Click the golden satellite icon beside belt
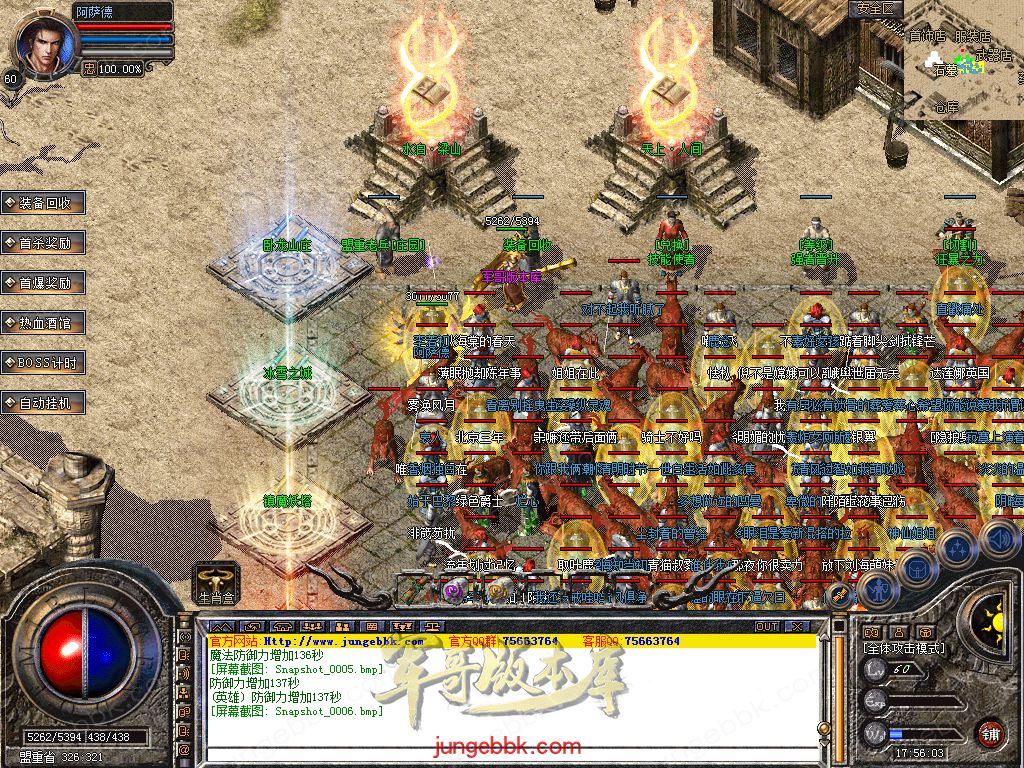Viewport: 1024px width, 768px height. pos(838,594)
